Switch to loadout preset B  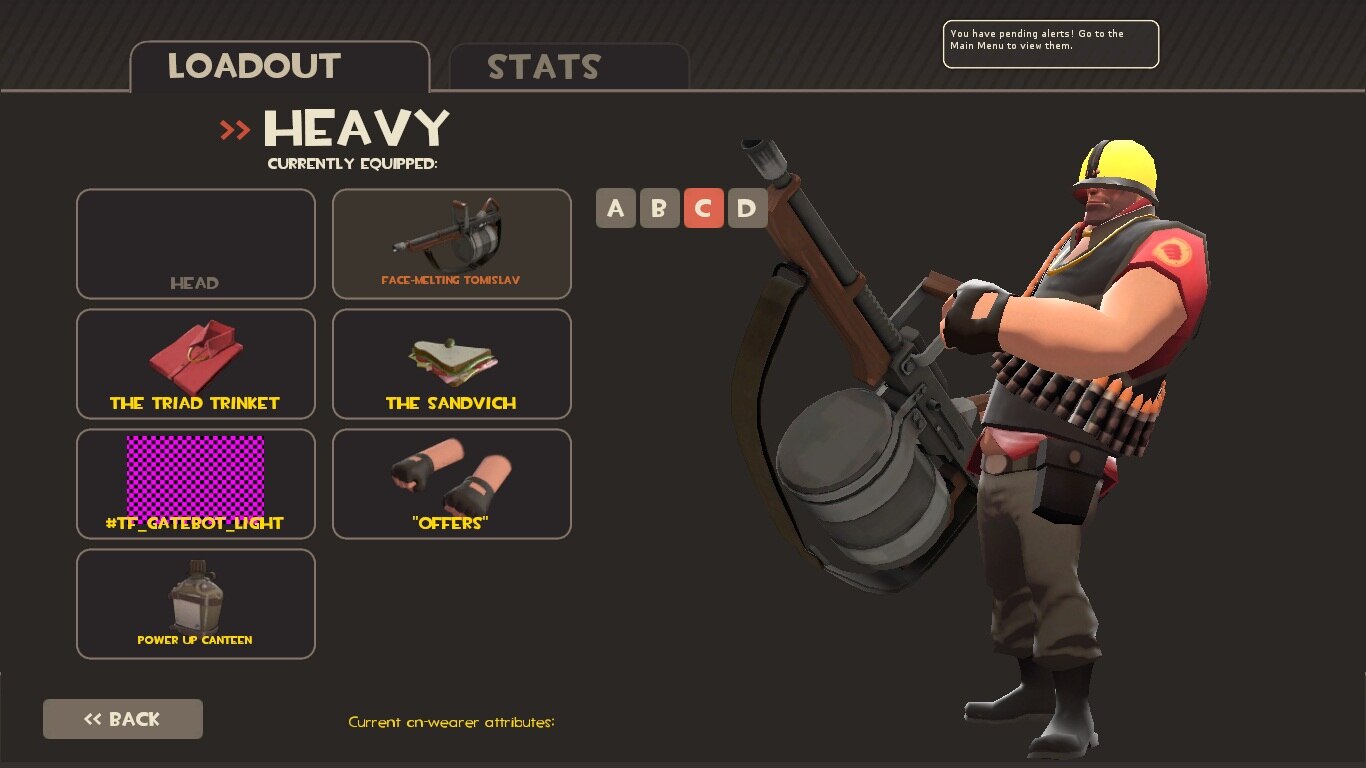tap(659, 208)
